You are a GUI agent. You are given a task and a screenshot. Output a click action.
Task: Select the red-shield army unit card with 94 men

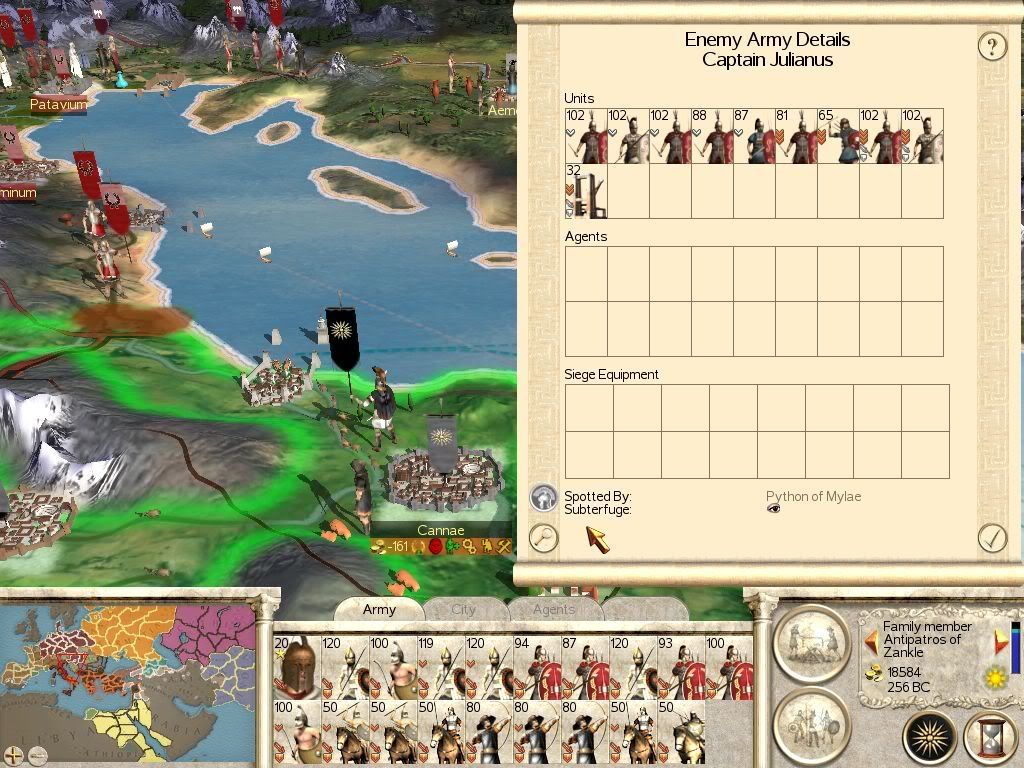point(536,667)
